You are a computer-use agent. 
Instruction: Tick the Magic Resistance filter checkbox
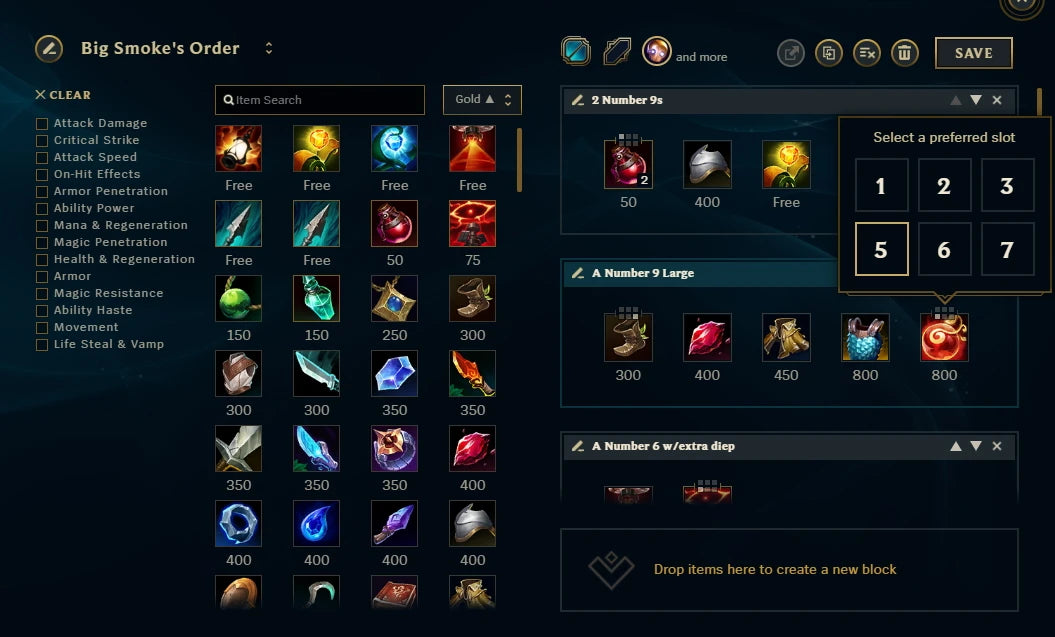(x=42, y=294)
